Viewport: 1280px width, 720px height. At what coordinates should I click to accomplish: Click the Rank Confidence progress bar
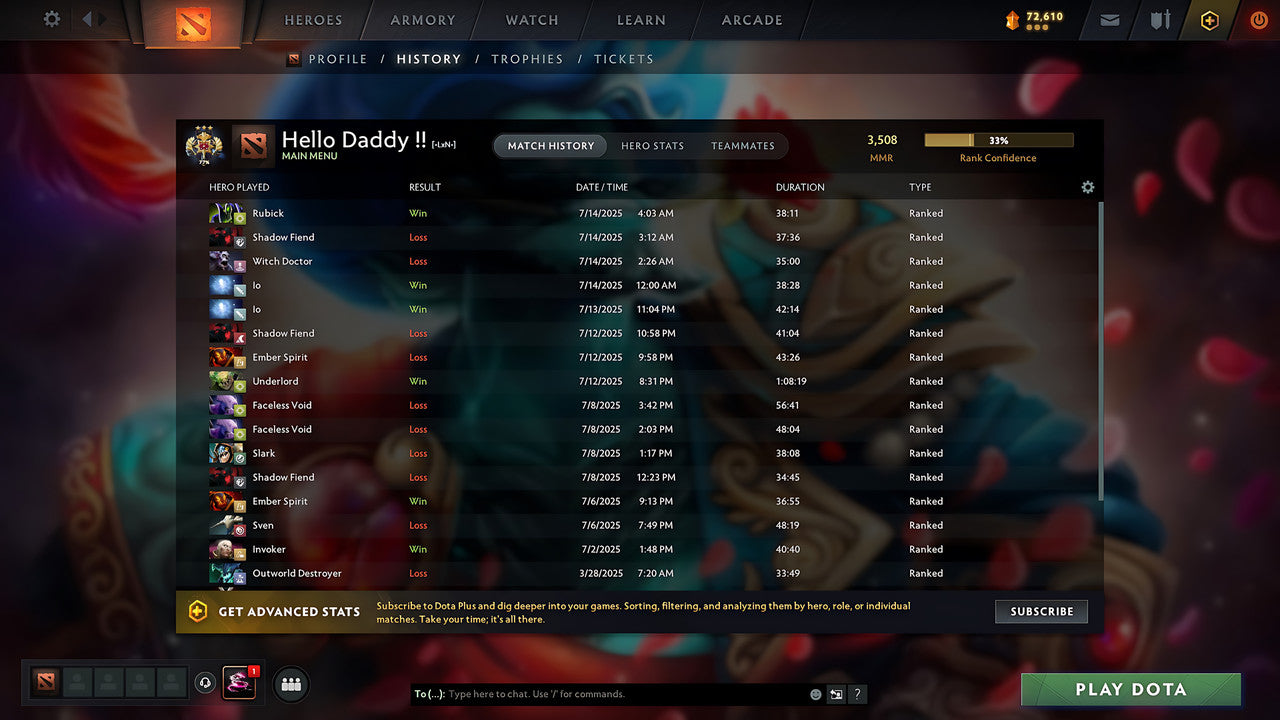[999, 140]
